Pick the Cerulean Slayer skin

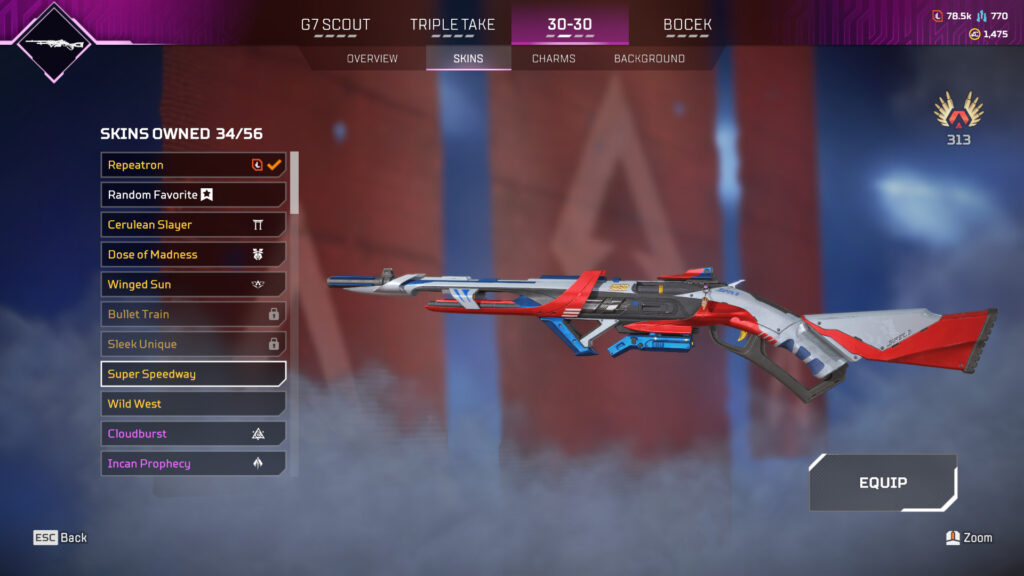tap(193, 225)
